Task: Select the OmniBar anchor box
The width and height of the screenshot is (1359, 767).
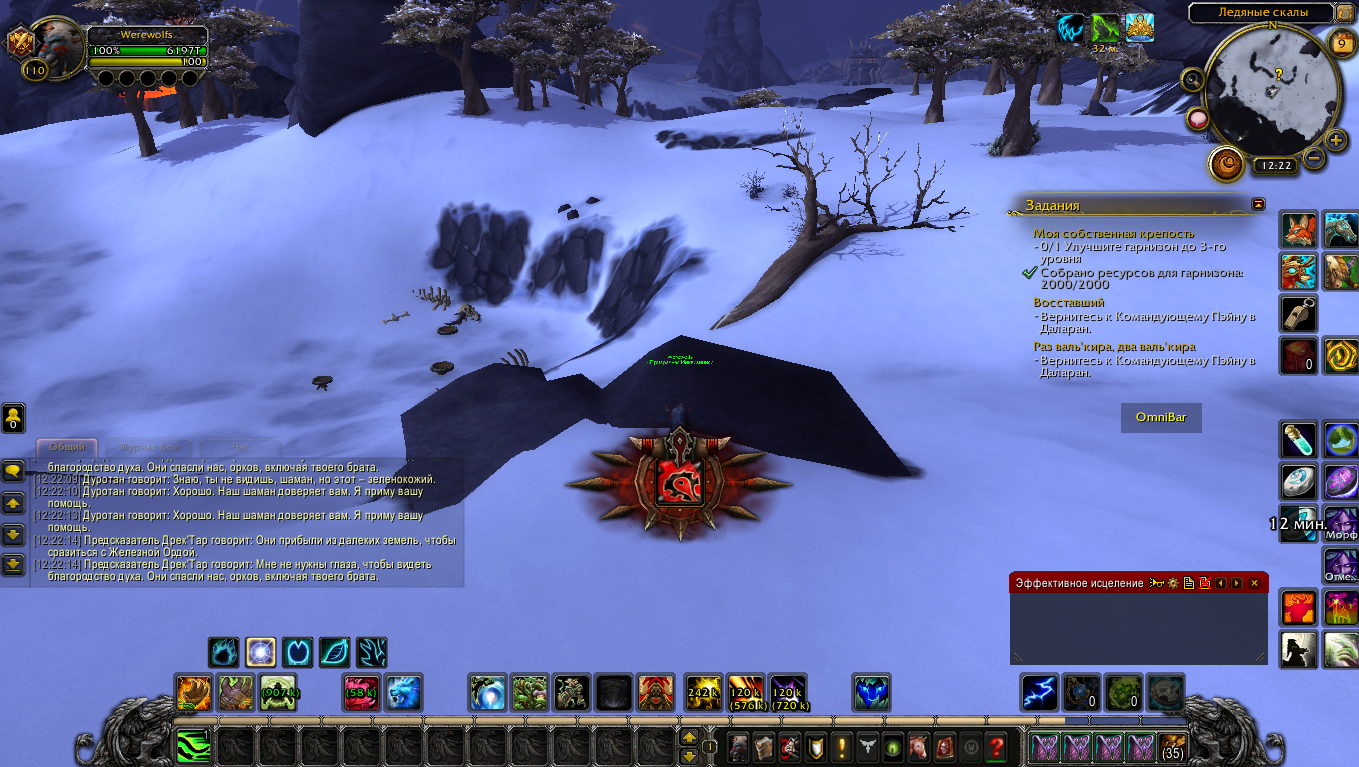Action: point(1161,417)
